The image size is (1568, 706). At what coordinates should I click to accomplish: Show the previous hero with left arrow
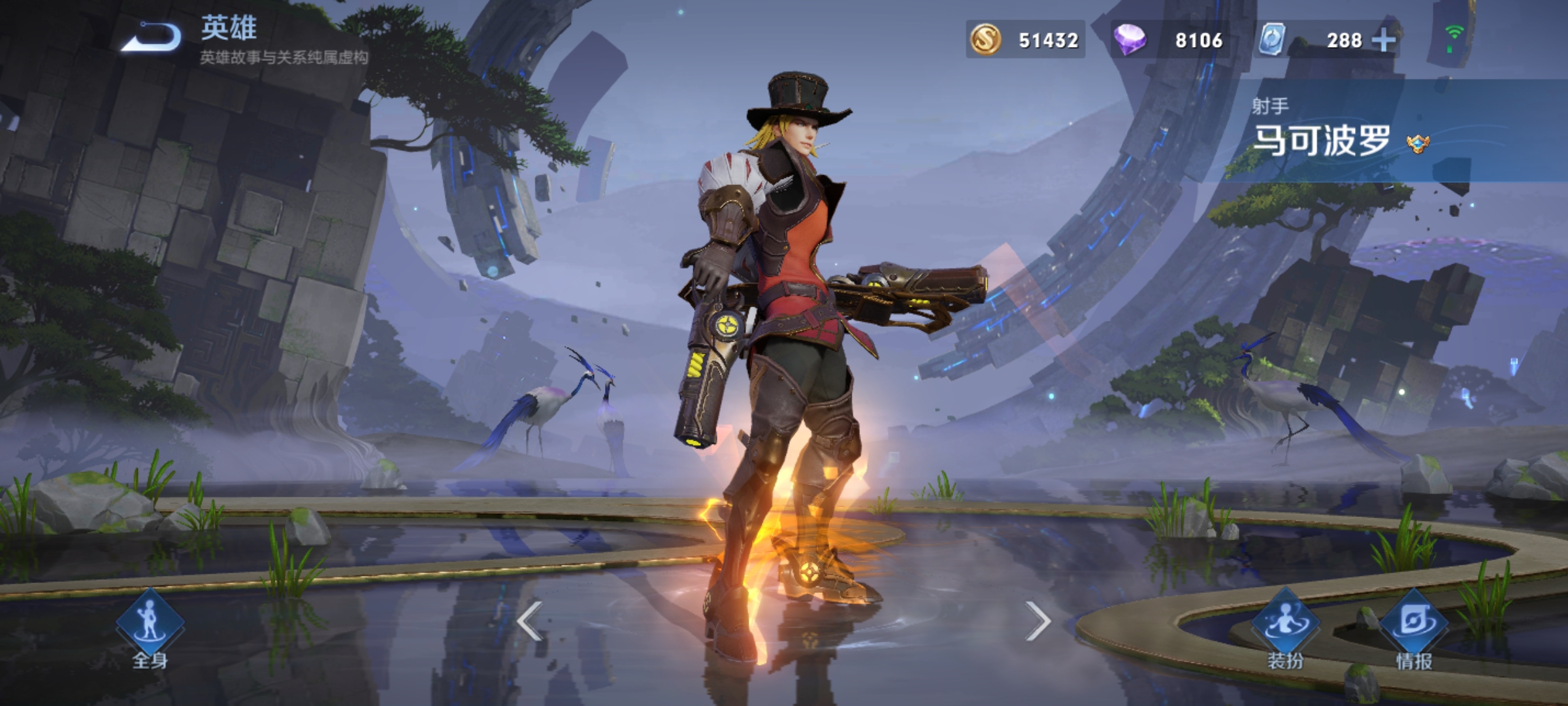(529, 621)
